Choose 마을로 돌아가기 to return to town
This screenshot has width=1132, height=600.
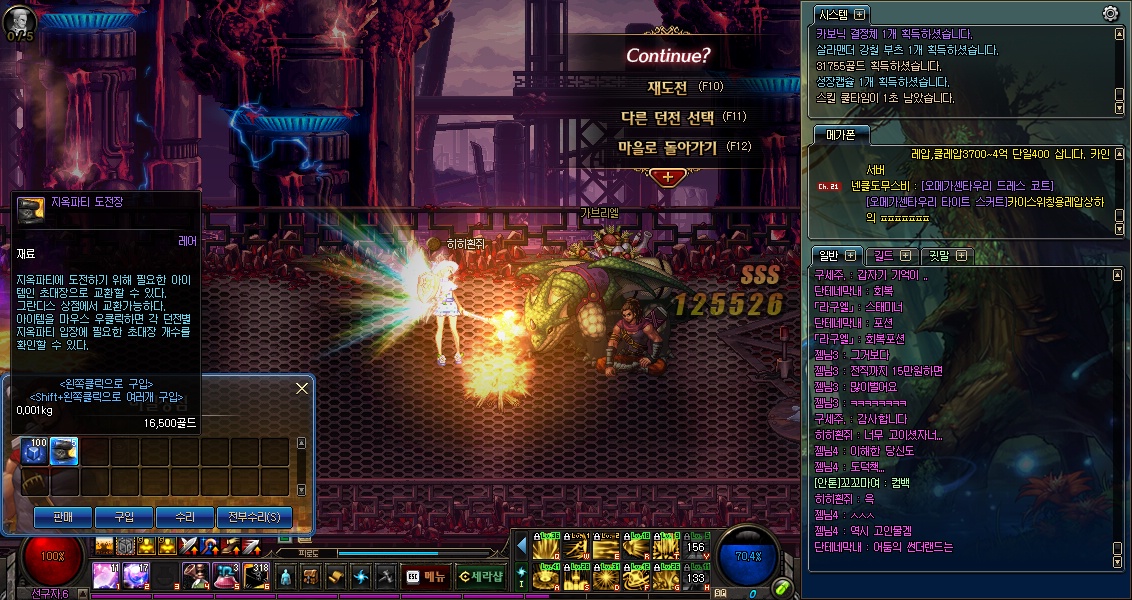coord(667,147)
